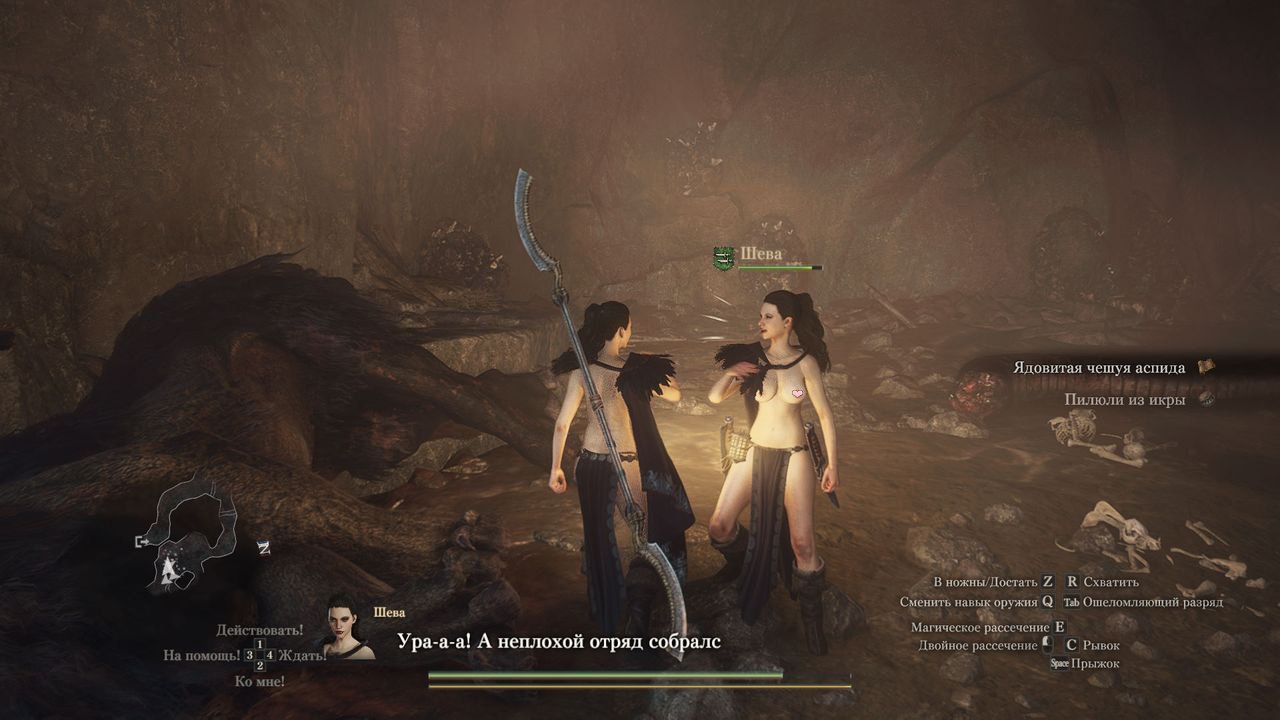Select the Ядовитая чешуя аспида loot entry
Viewport: 1280px width, 720px height.
click(1098, 367)
